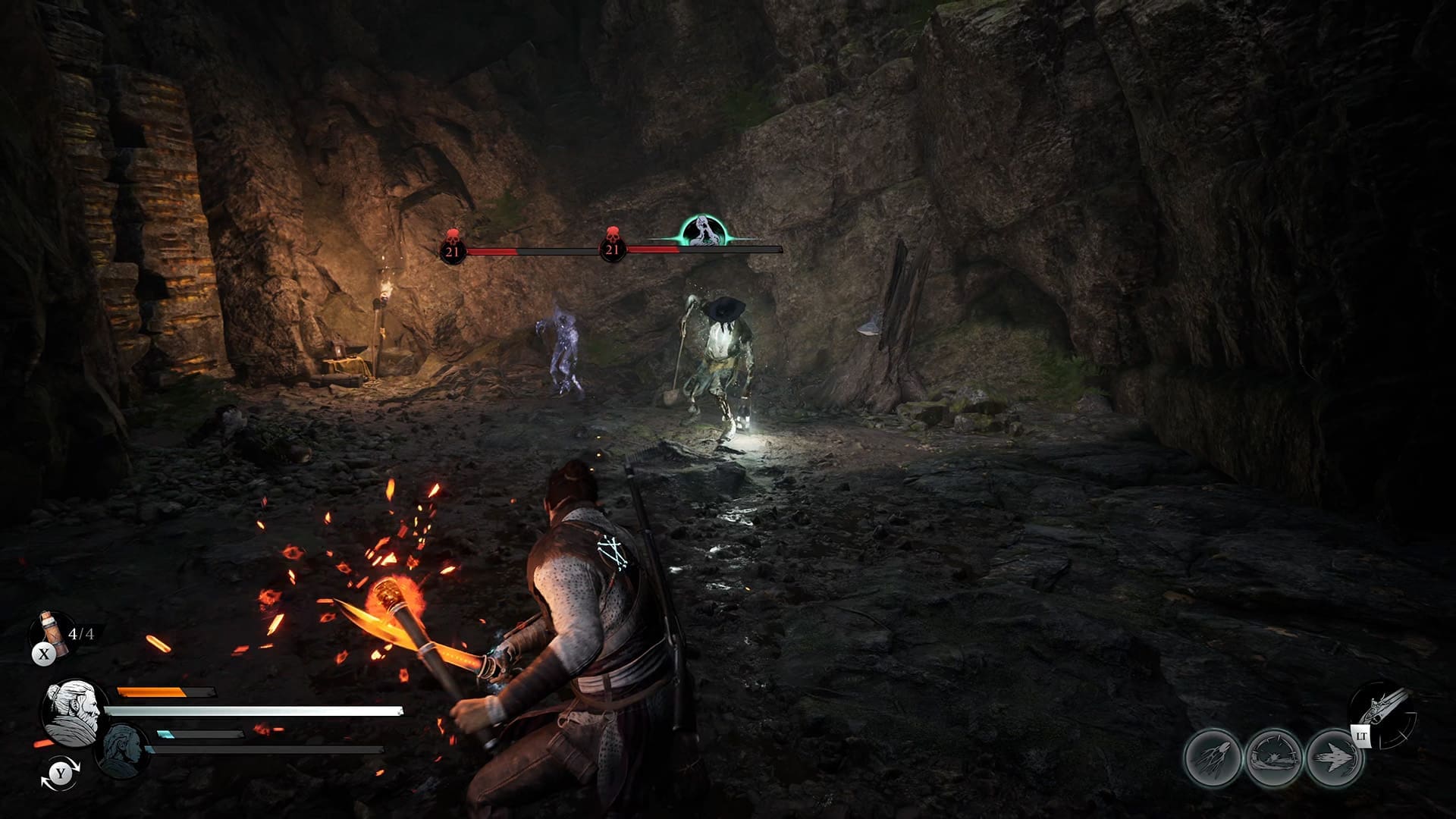Select Red's white-haired portrait
This screenshot has width=1456, height=819.
74,711
